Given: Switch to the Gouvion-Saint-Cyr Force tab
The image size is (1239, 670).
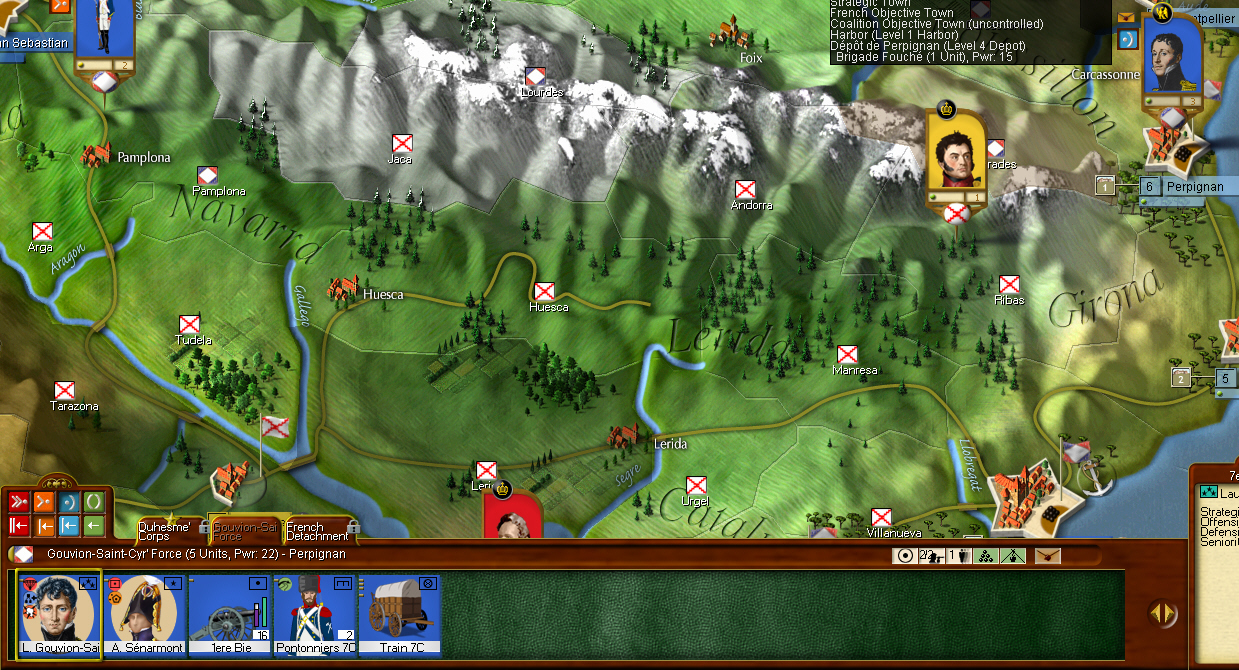Looking at the screenshot, I should [x=244, y=530].
